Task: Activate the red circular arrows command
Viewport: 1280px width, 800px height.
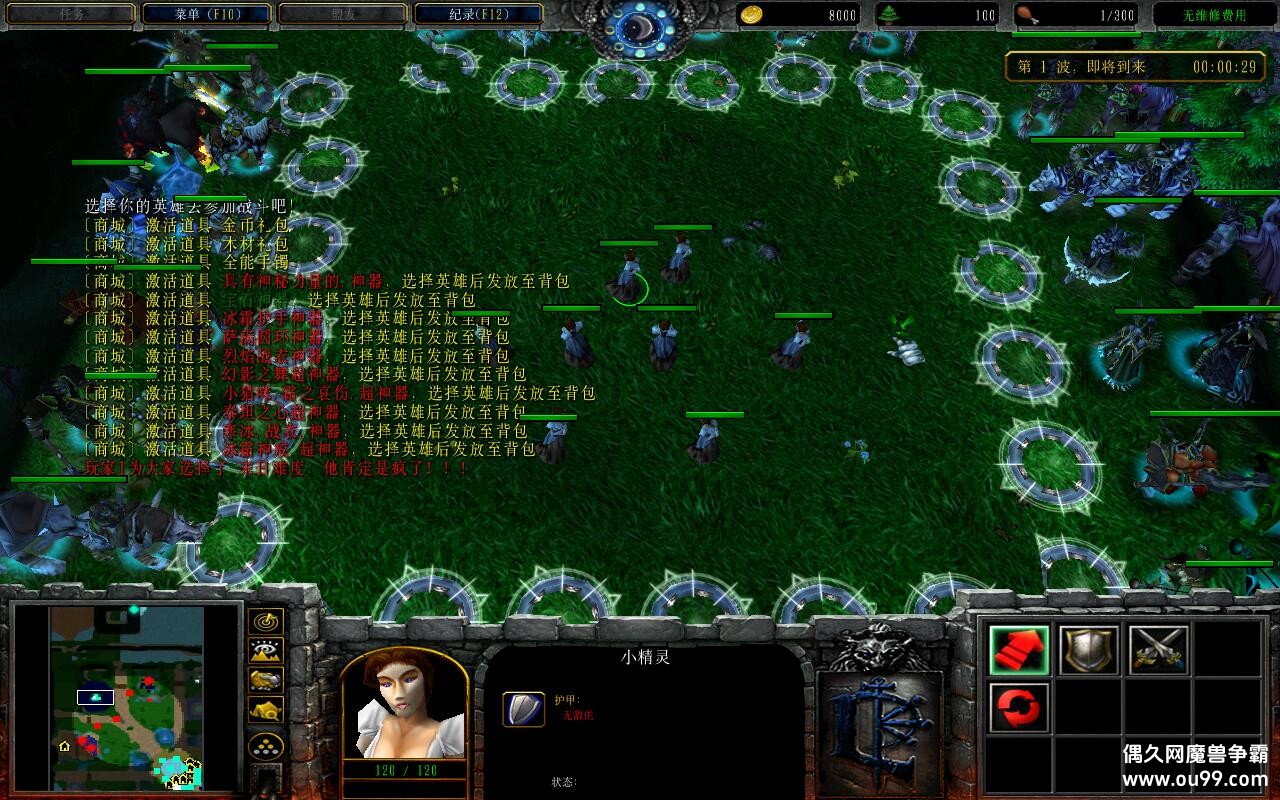Action: pos(1019,708)
